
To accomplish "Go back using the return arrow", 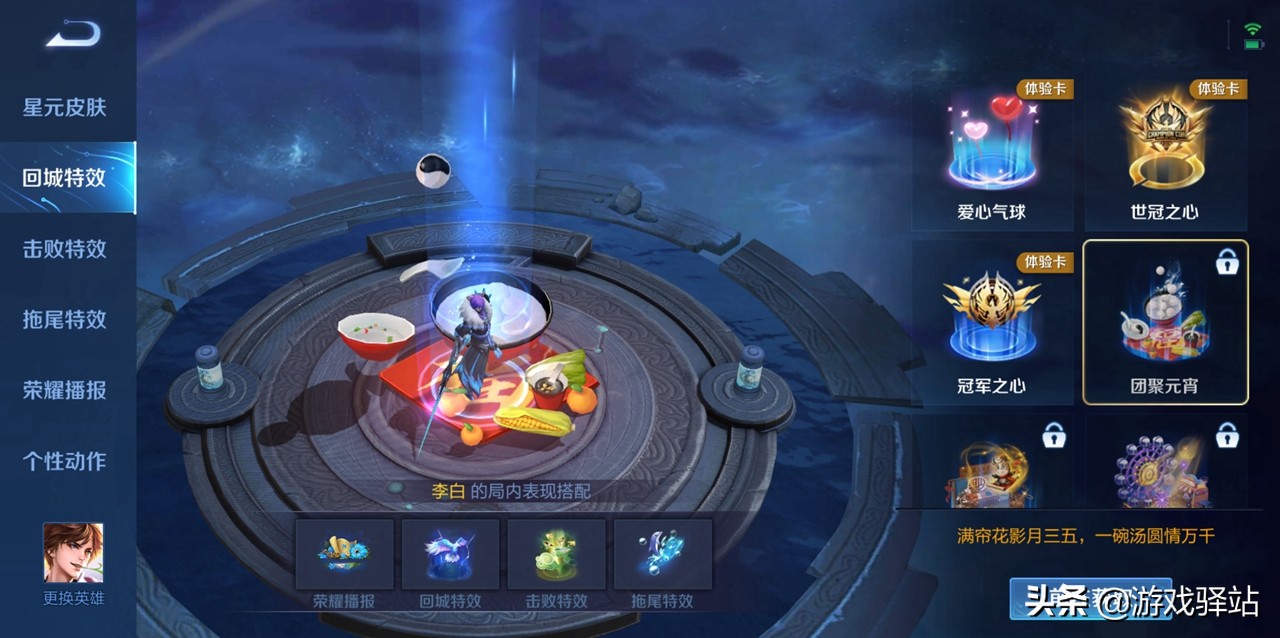I will tap(72, 34).
